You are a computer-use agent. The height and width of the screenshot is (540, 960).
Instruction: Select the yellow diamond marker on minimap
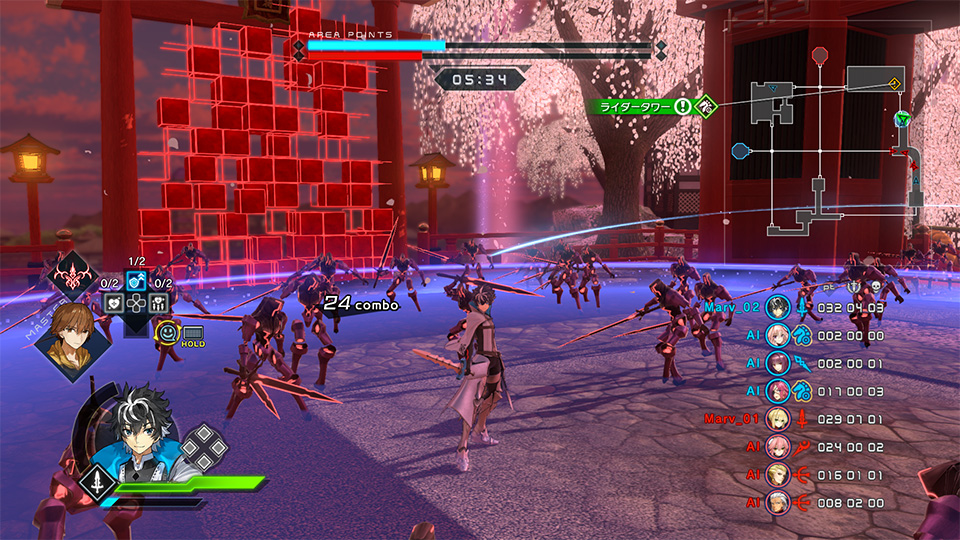click(895, 82)
